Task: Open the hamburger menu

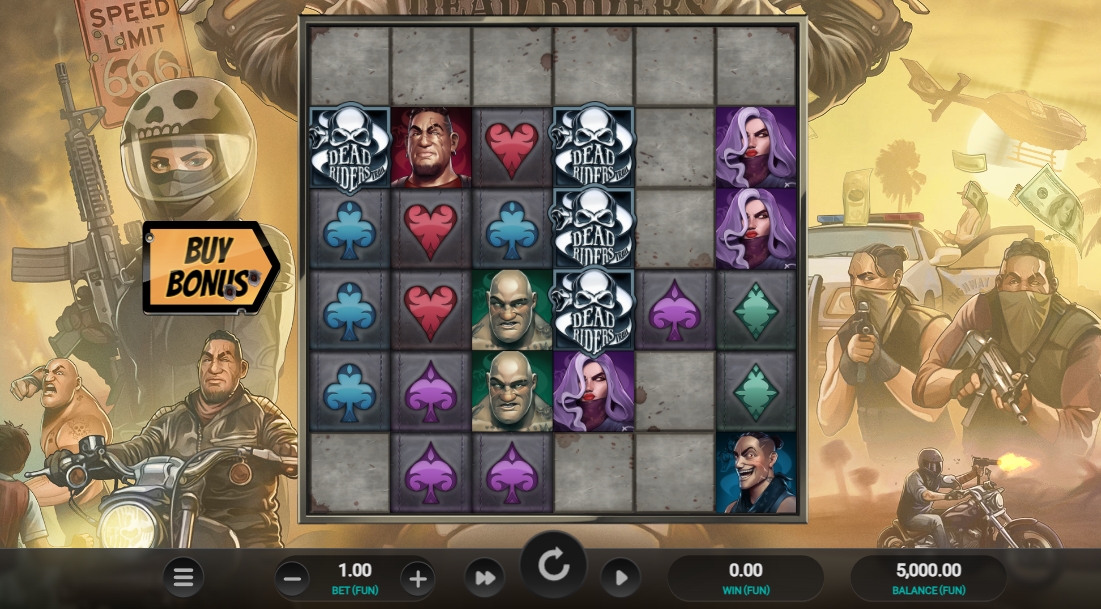Action: click(x=183, y=577)
